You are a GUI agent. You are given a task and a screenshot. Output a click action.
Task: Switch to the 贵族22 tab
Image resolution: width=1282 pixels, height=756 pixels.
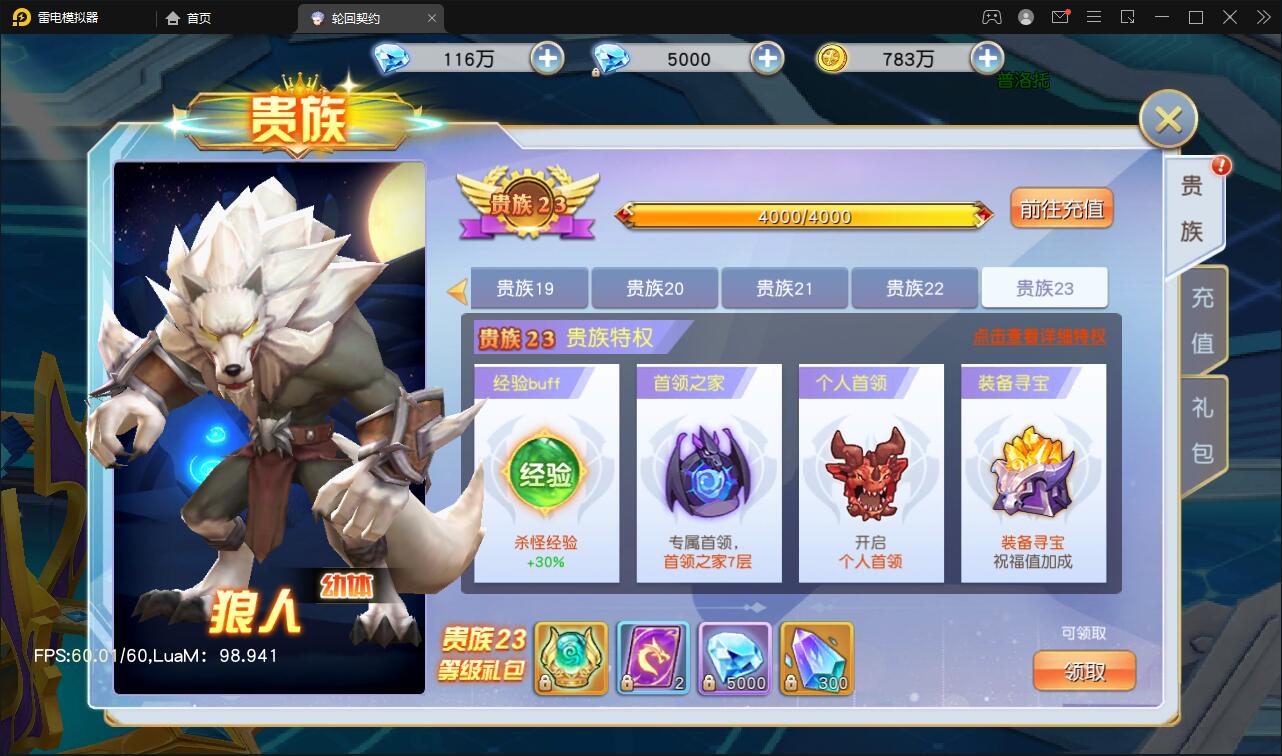click(x=914, y=287)
